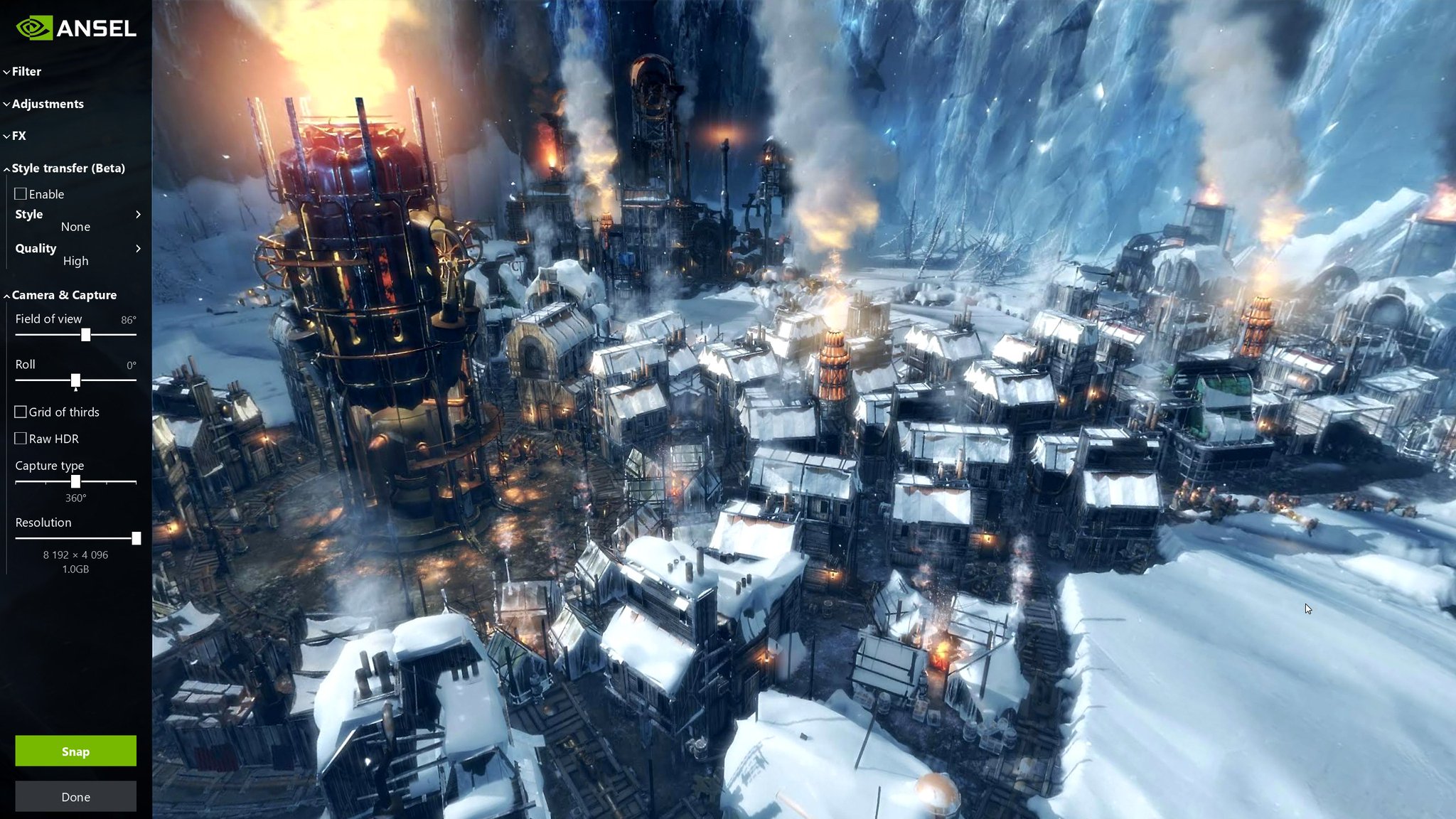1456x819 pixels.
Task: Click the Snap button to capture
Action: tap(75, 751)
